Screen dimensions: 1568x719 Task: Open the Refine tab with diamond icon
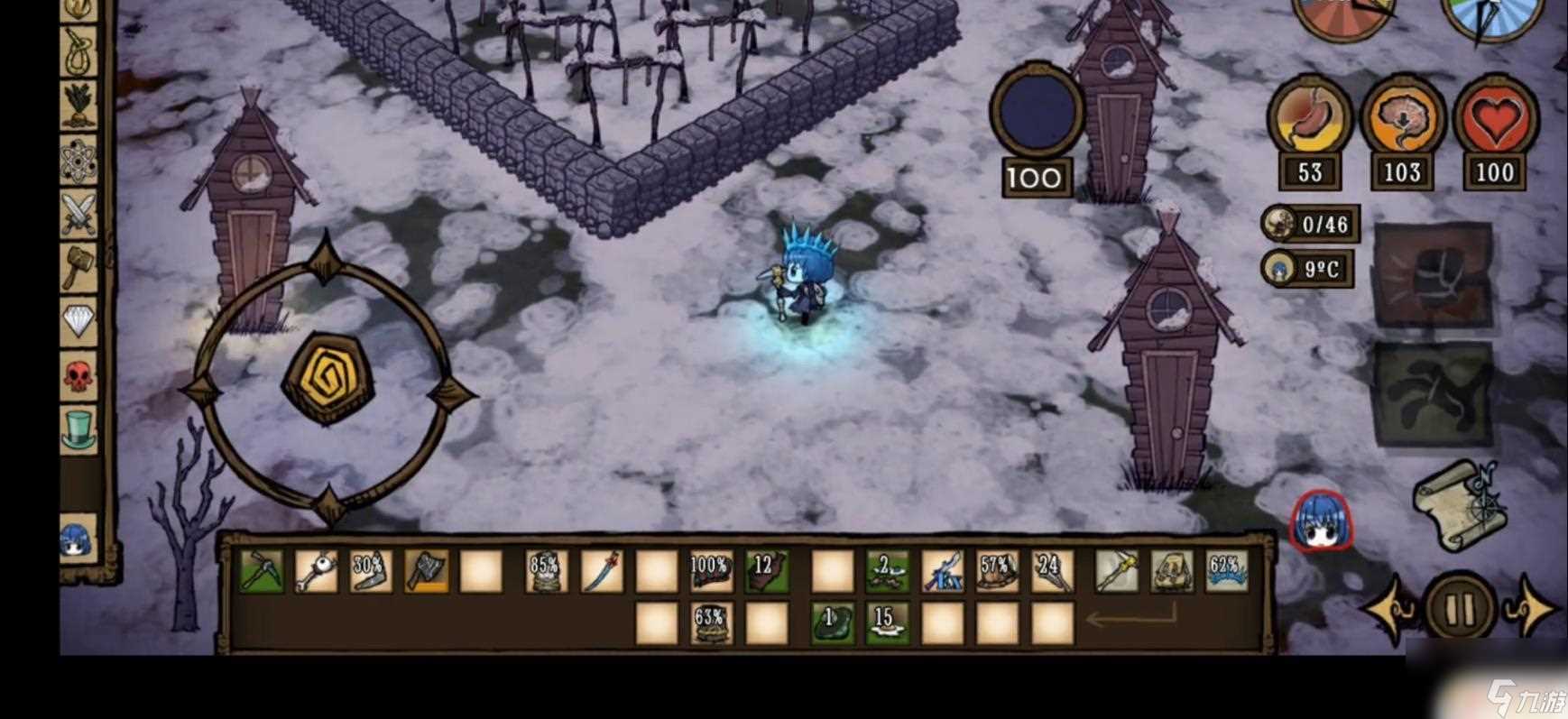tap(78, 320)
